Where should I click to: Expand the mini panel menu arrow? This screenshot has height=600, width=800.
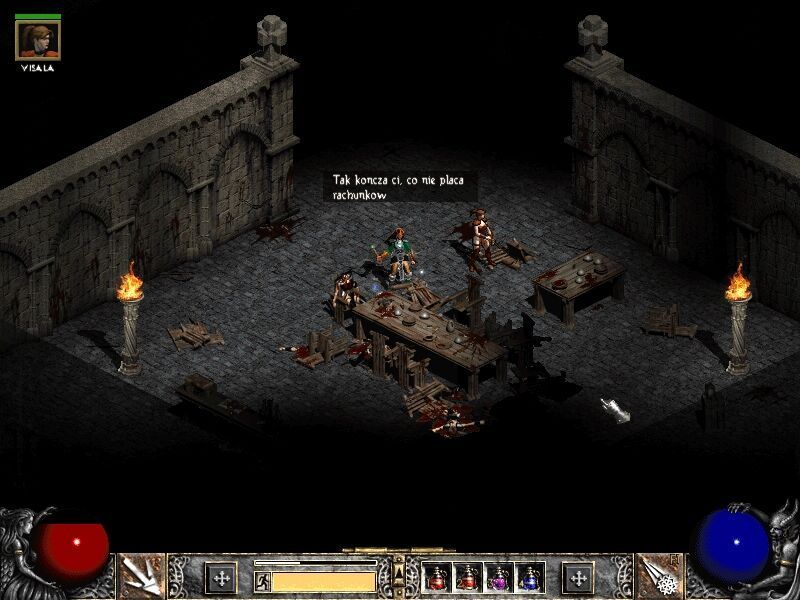click(x=400, y=571)
